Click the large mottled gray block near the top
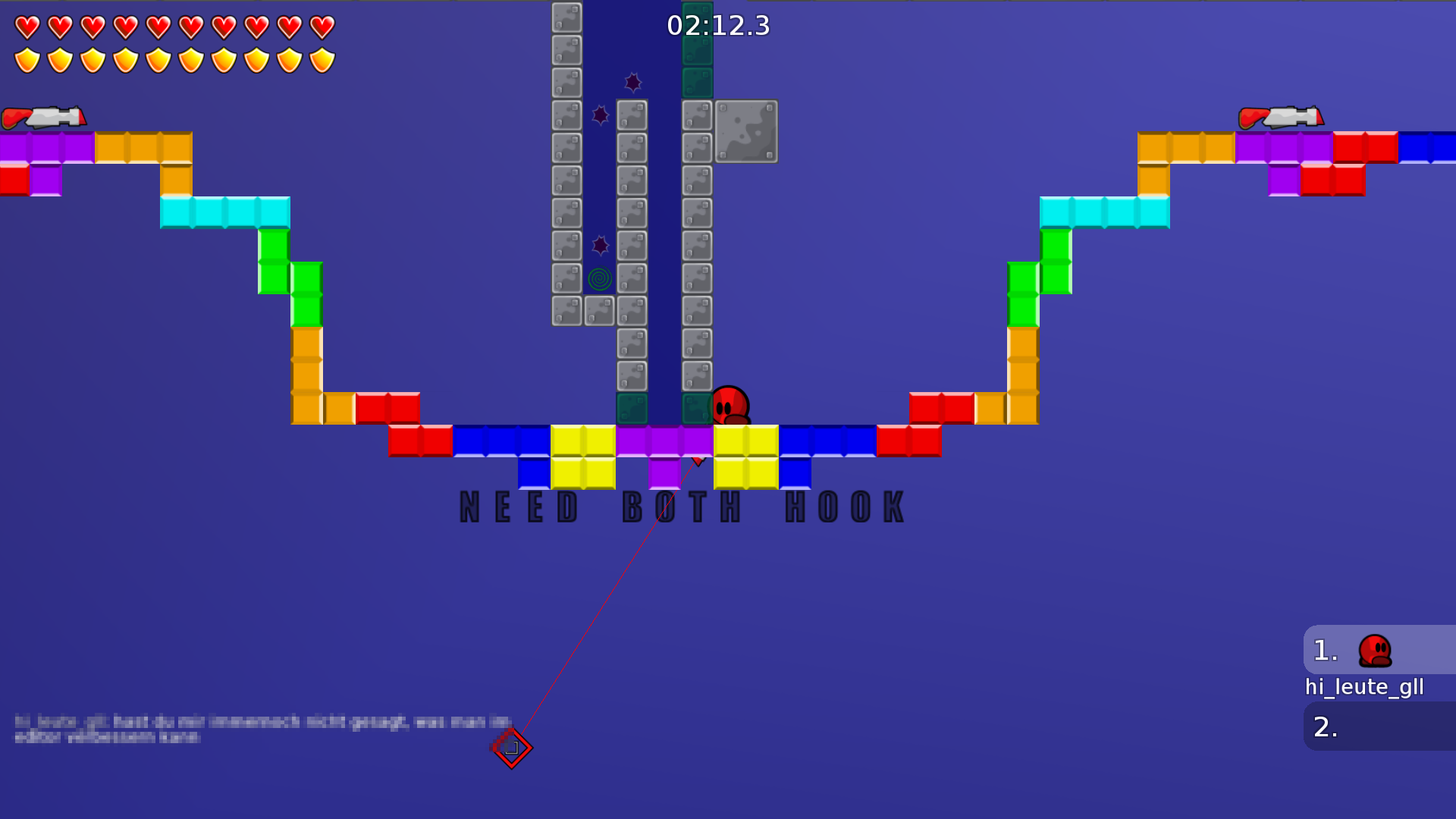The image size is (1456, 819). tap(745, 132)
